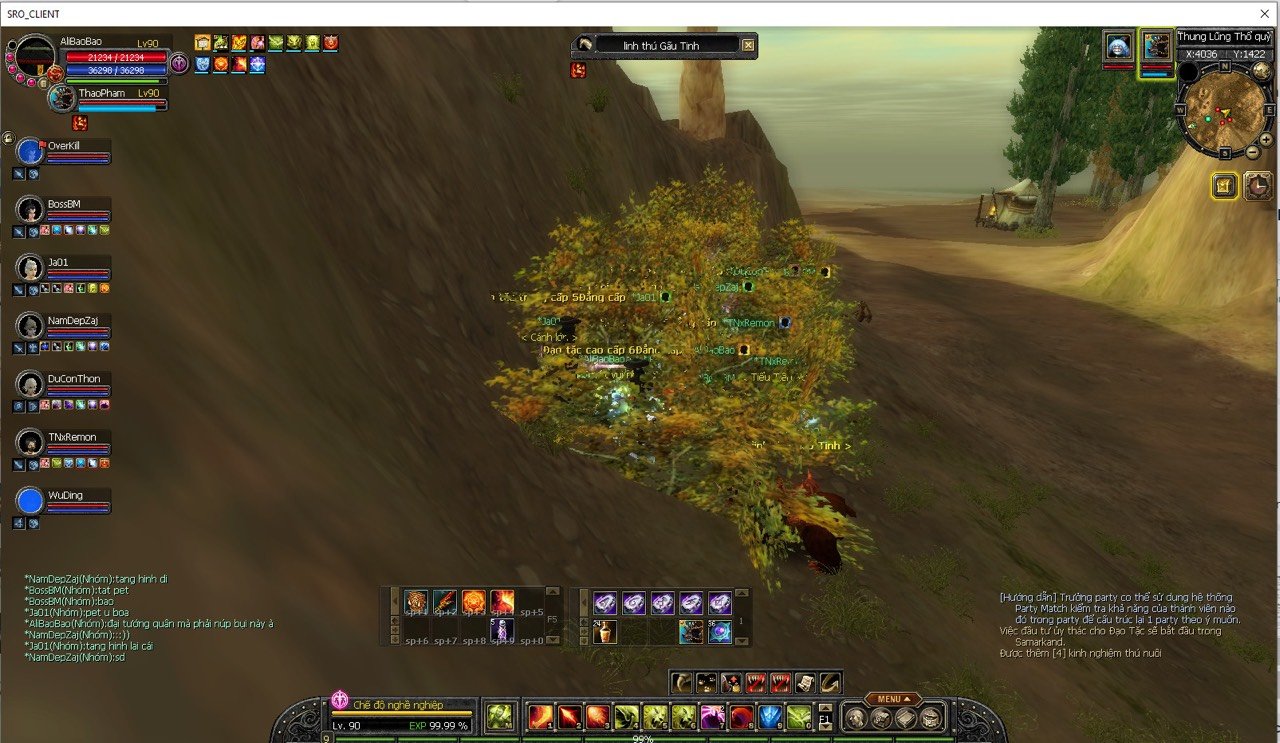The width and height of the screenshot is (1280, 743).
Task: Select party member WuDing
Action: pos(31,501)
